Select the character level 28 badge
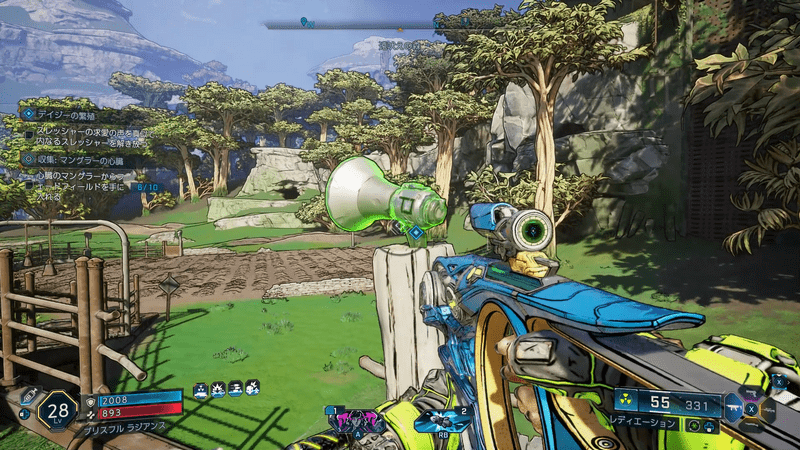Image resolution: width=800 pixels, height=450 pixels. click(58, 410)
